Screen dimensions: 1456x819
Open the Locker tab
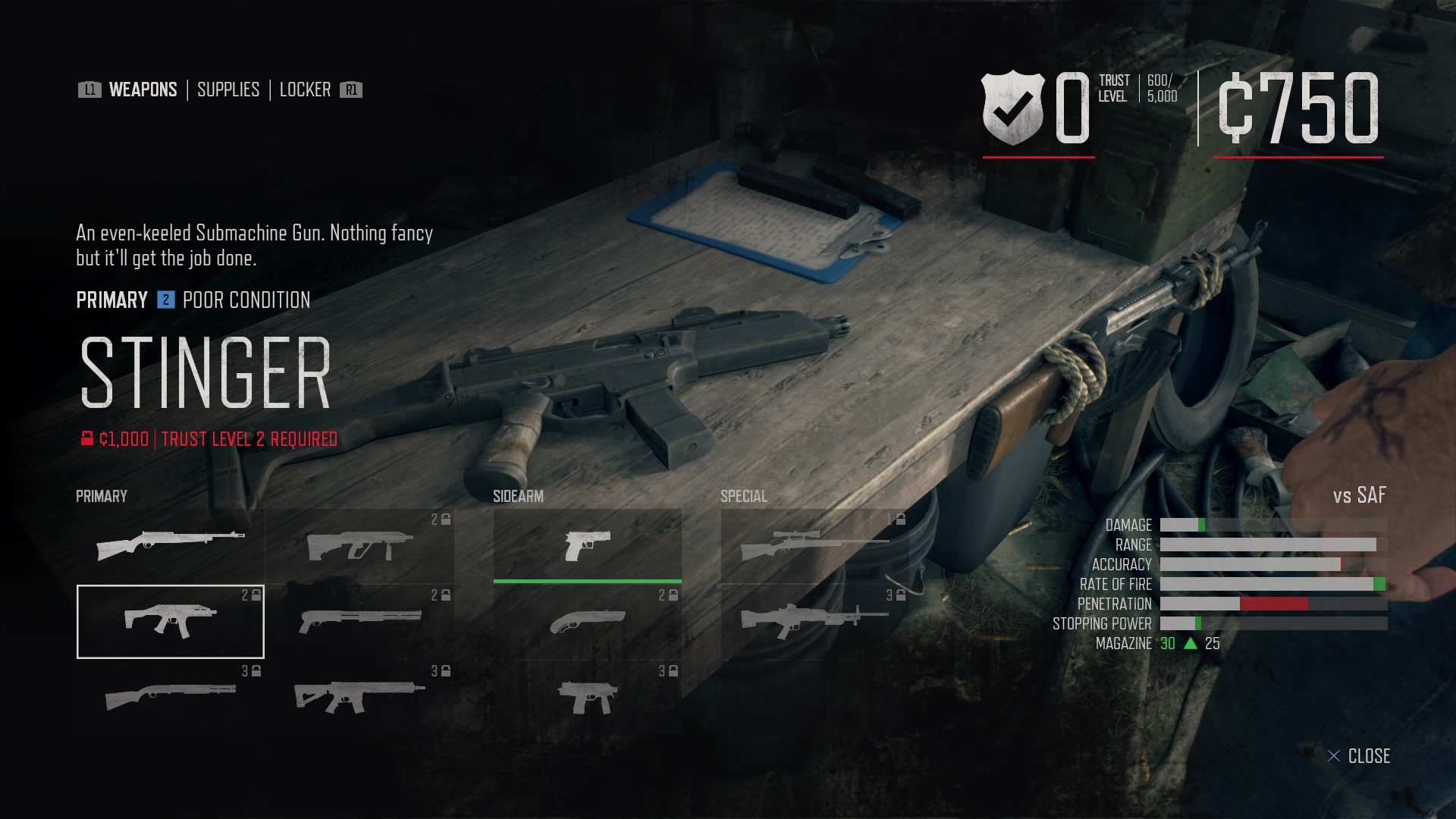click(x=305, y=89)
